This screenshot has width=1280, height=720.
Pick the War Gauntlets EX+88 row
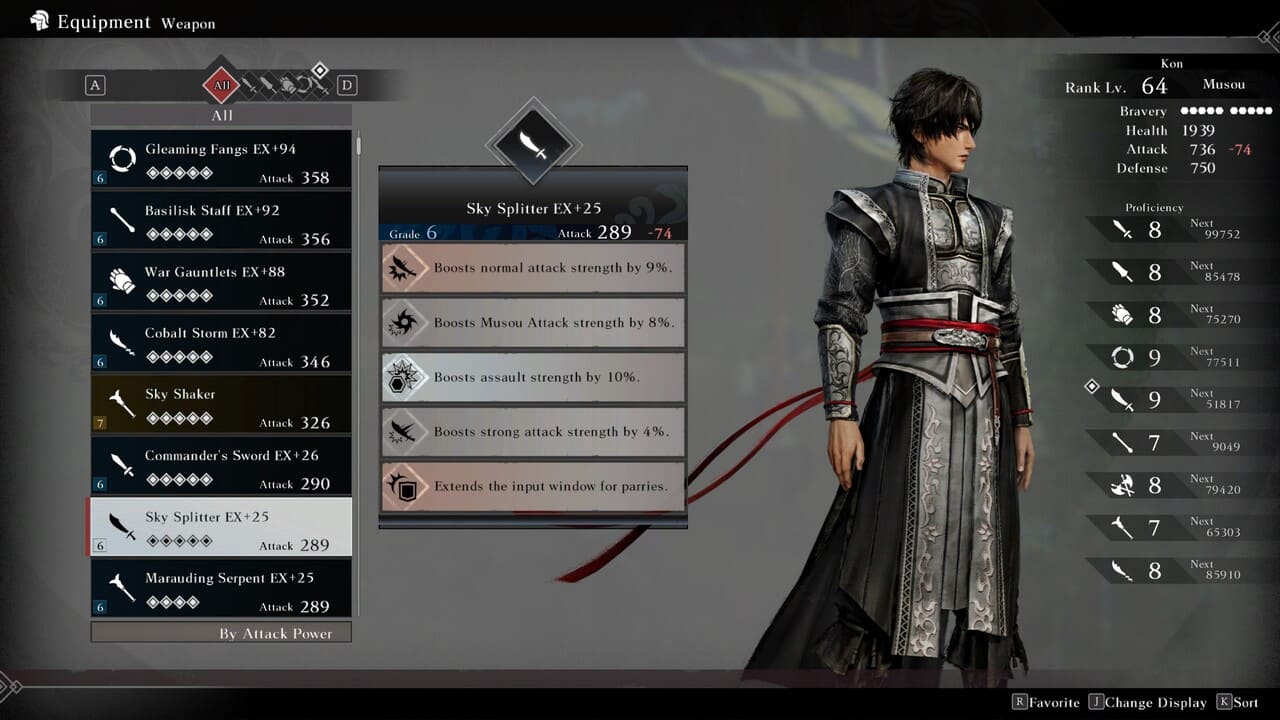[221, 282]
